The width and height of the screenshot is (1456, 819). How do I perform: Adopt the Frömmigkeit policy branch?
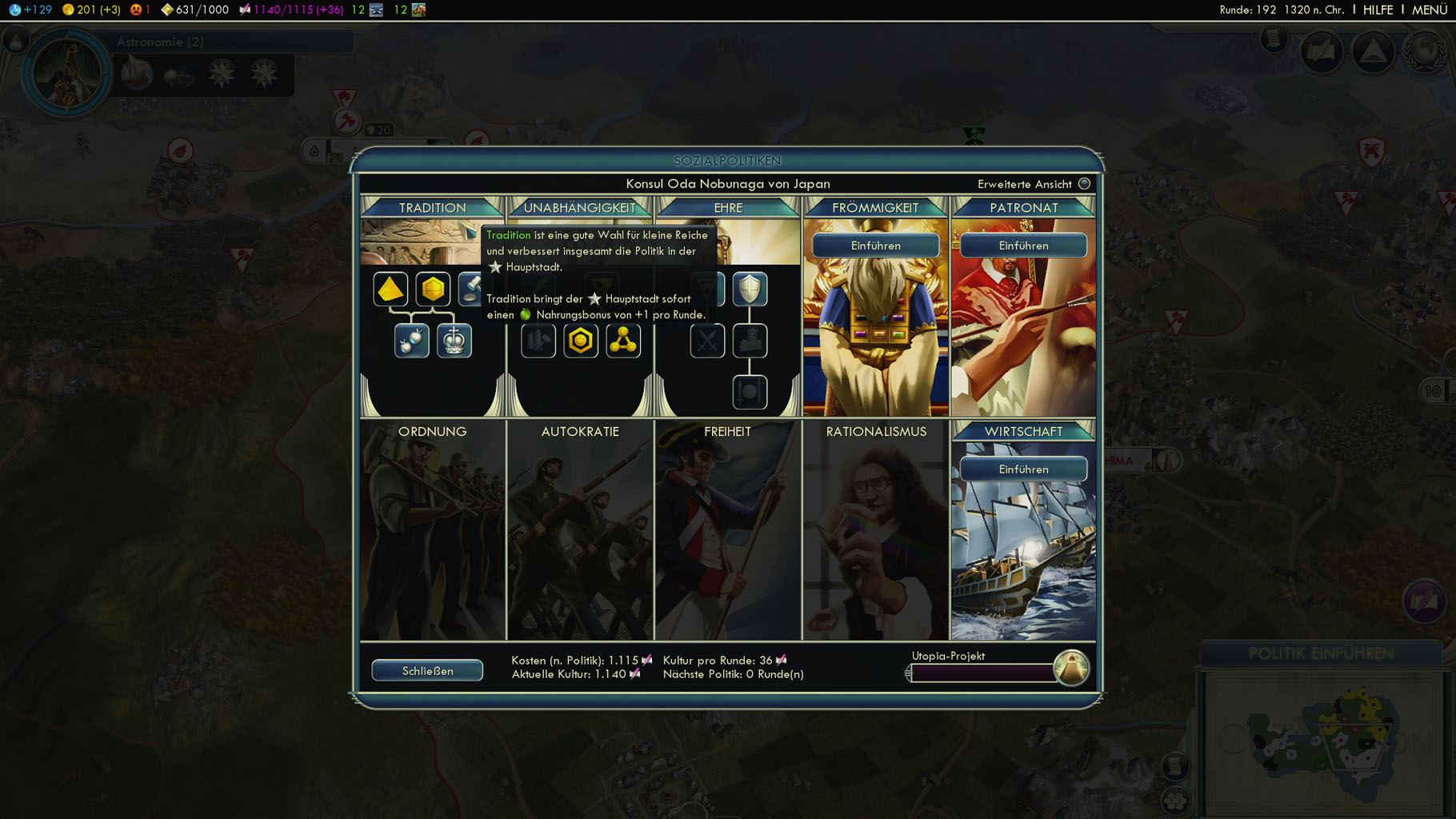coord(875,246)
